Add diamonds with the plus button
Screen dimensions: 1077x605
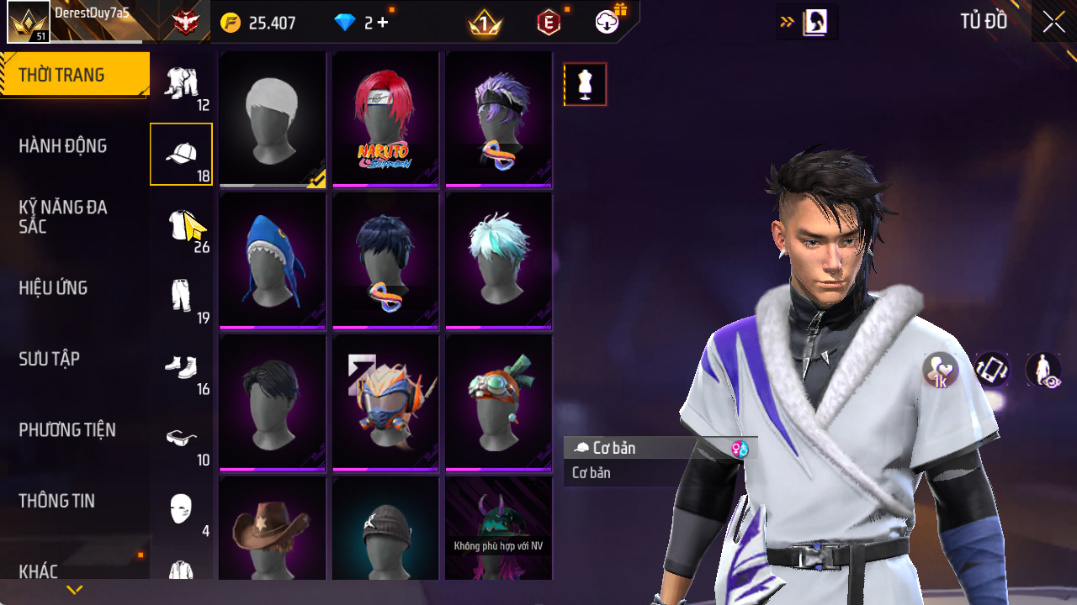point(383,22)
